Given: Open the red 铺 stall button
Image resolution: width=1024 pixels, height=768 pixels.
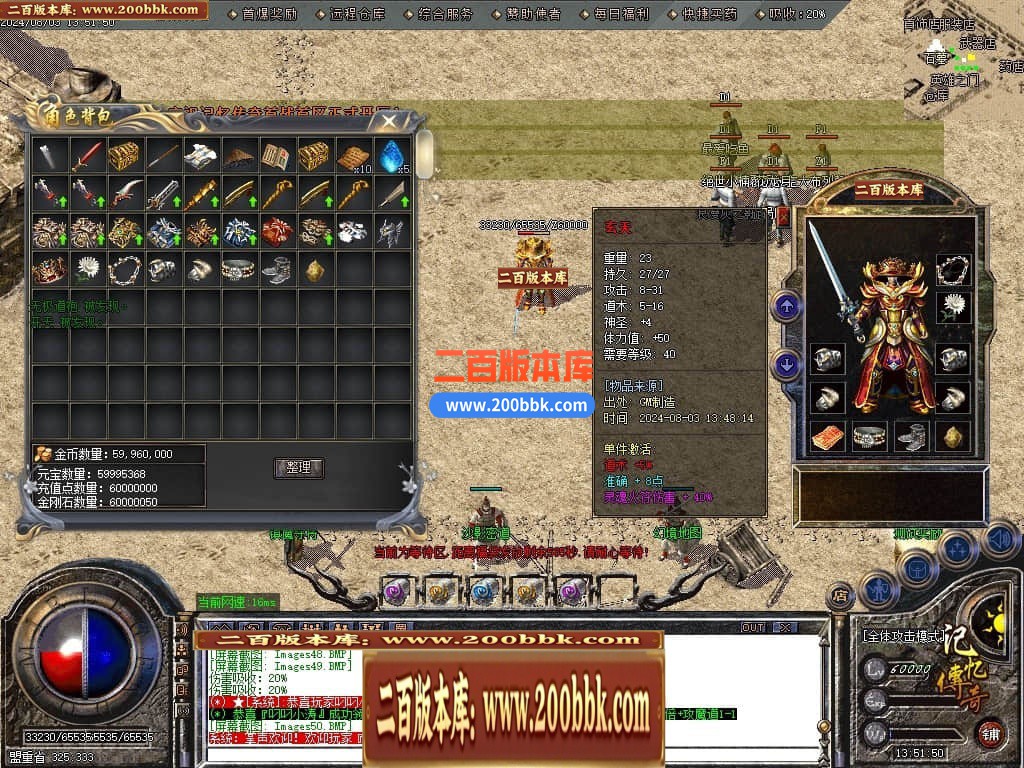Looking at the screenshot, I should (x=990, y=733).
